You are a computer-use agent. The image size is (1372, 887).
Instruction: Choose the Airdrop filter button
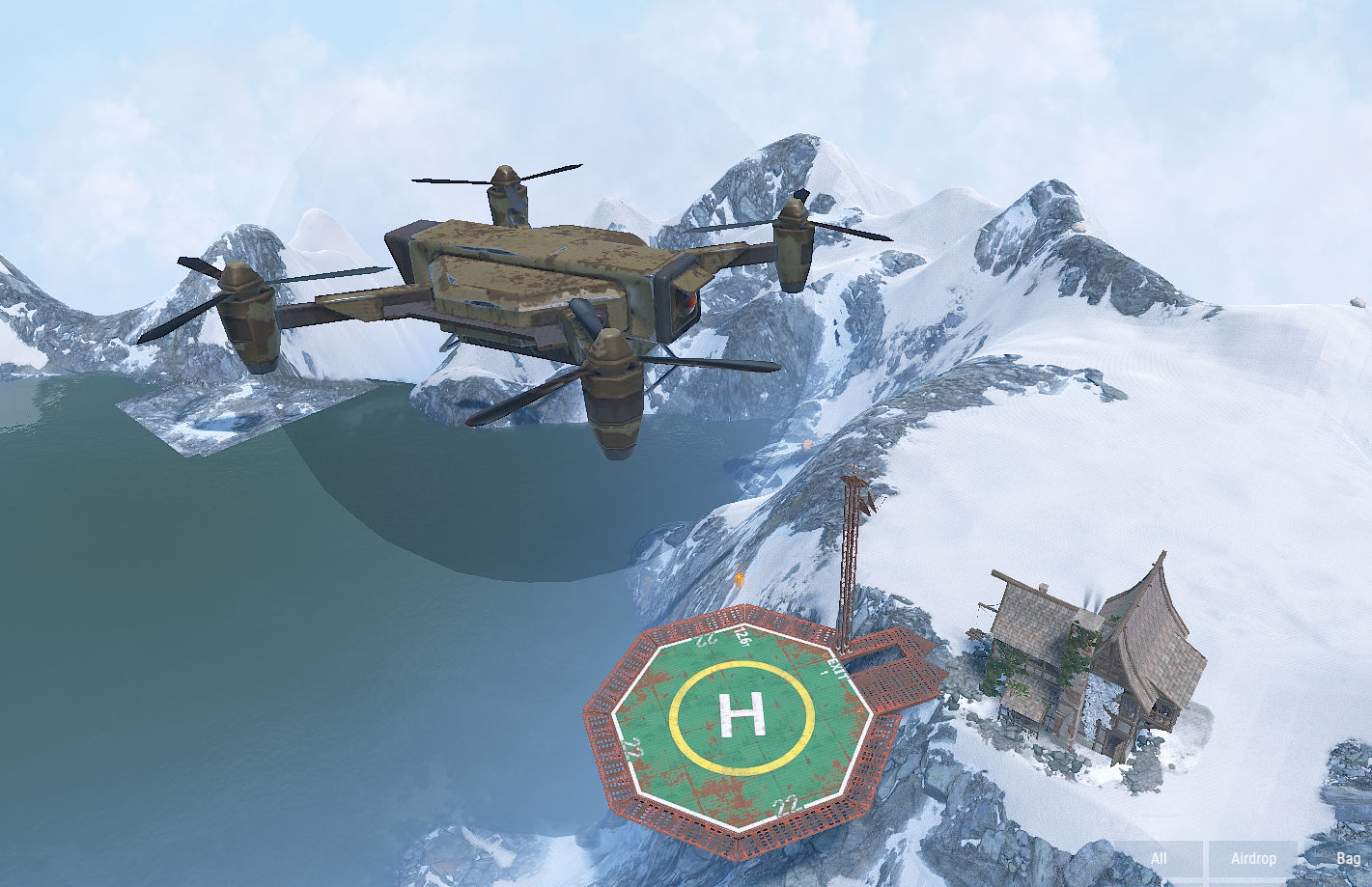(1253, 859)
